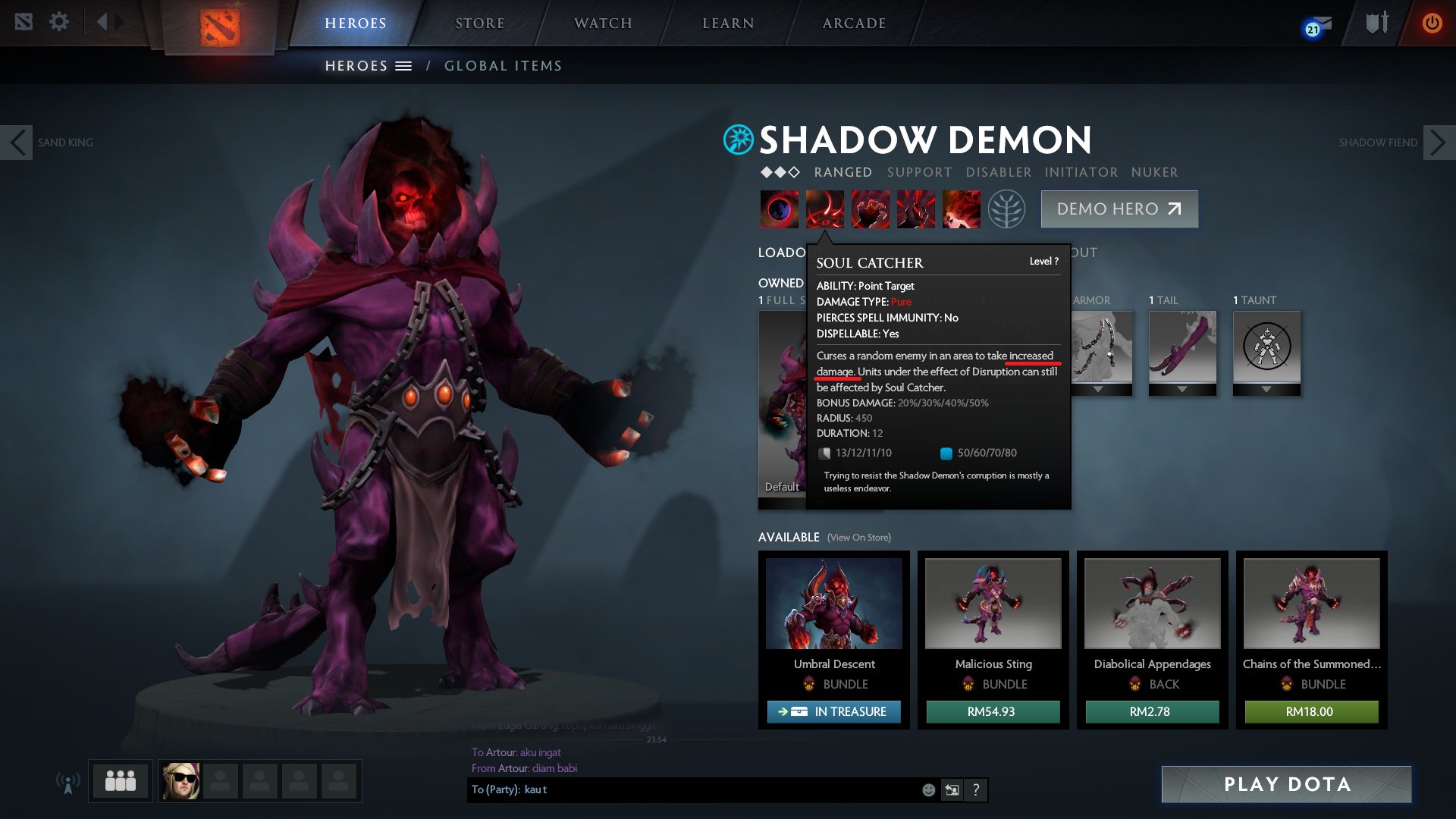Select the Malicious Sting bundle thumbnail
The width and height of the screenshot is (1456, 819).
[x=992, y=603]
